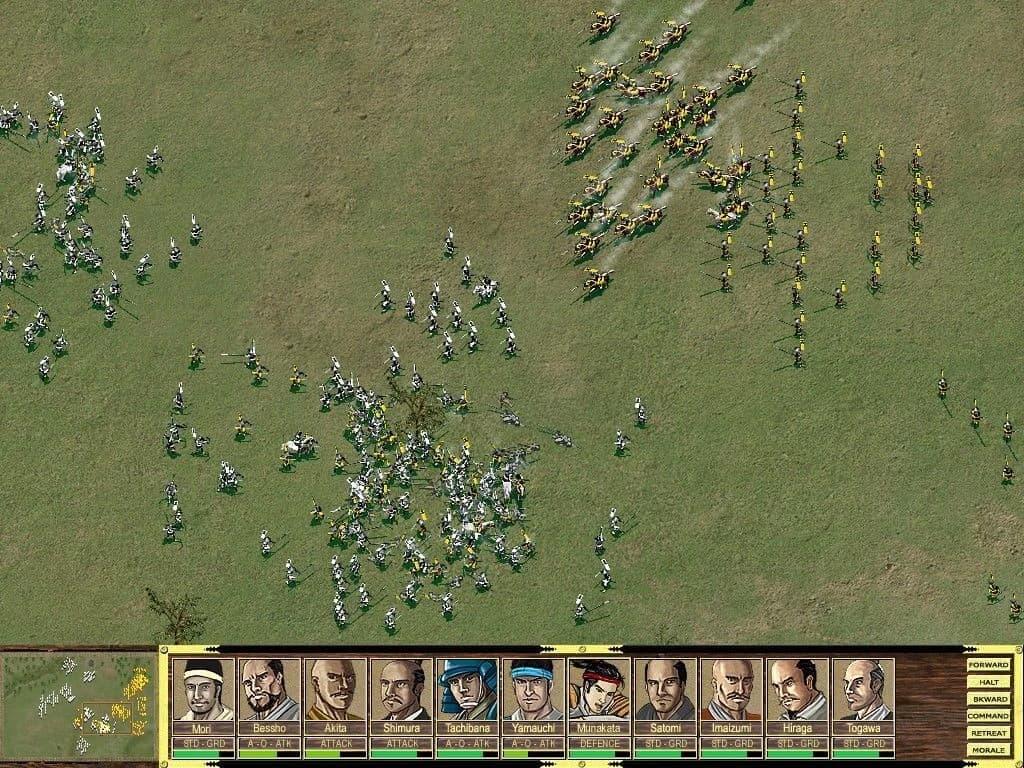Select Imaizumi's portrait
Screen dimensions: 1024x768
coord(731,691)
